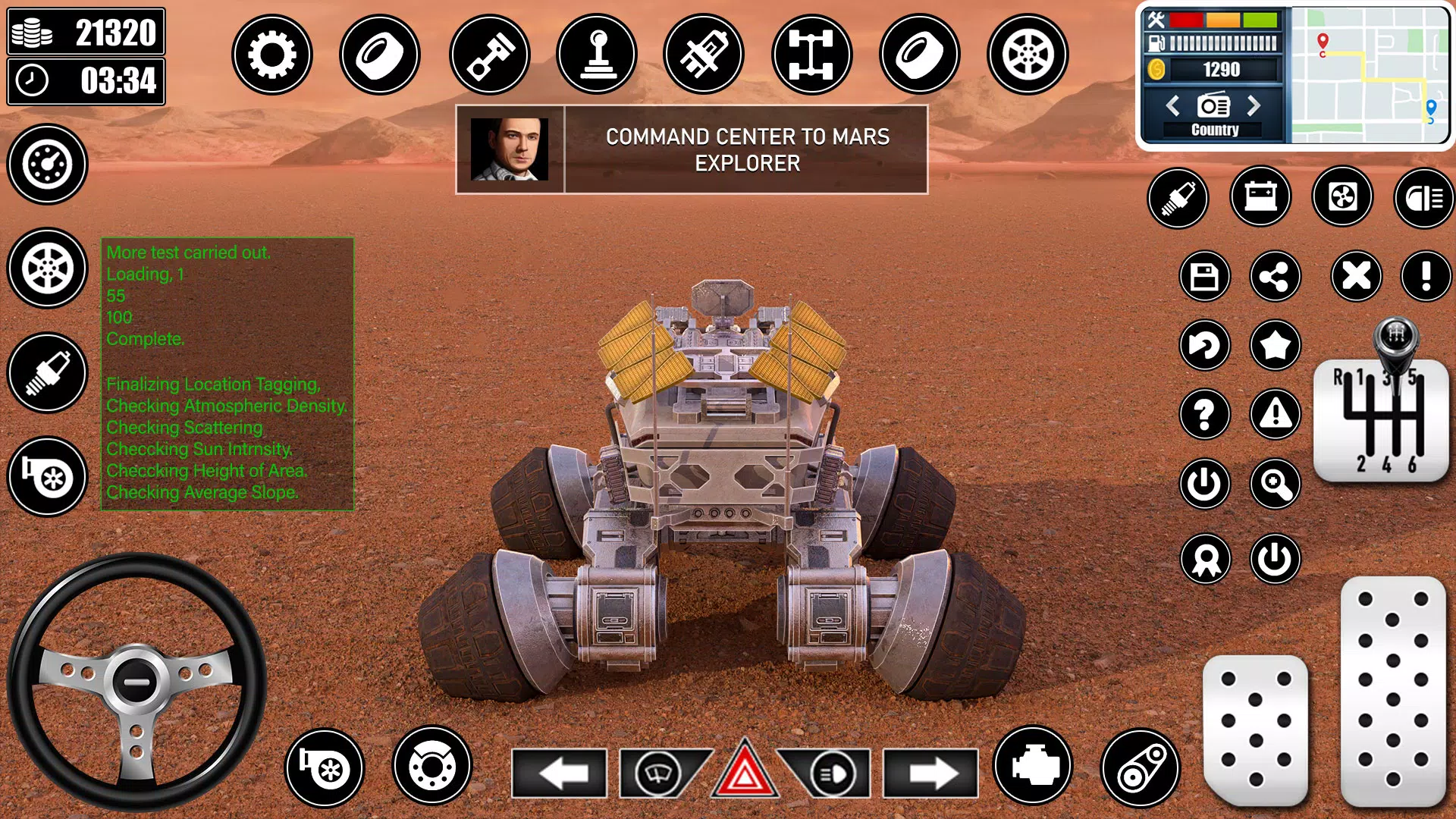
Task: Start the engine with engine icon
Action: pyautogui.click(x=1033, y=766)
